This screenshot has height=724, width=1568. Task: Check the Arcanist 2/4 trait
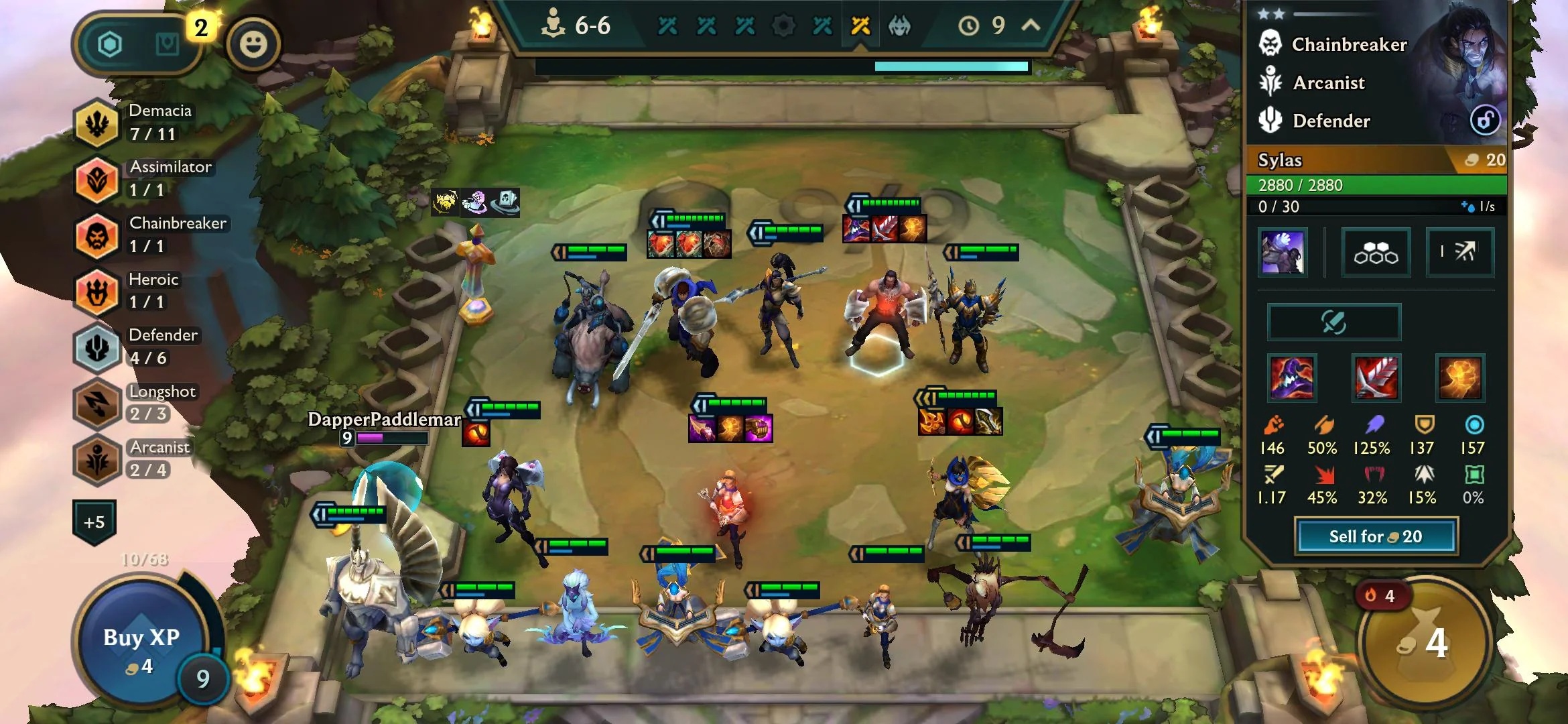[x=97, y=459]
